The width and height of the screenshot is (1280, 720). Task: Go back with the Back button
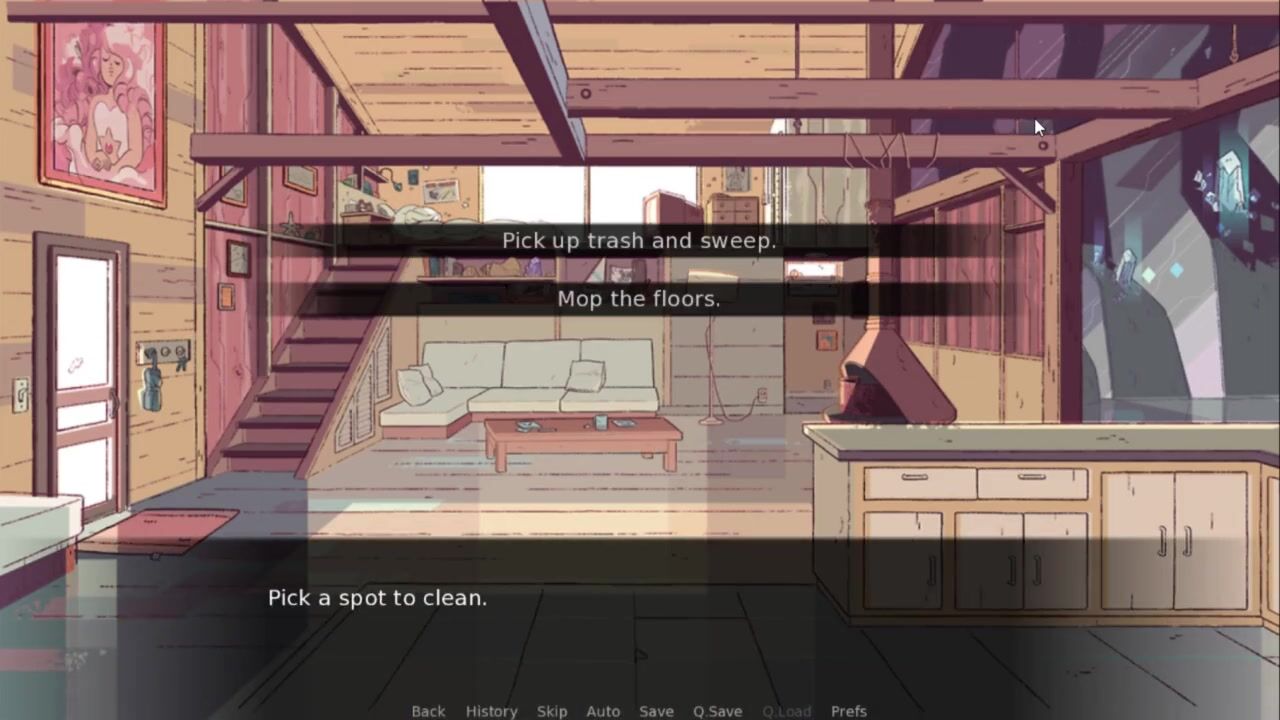[428, 711]
